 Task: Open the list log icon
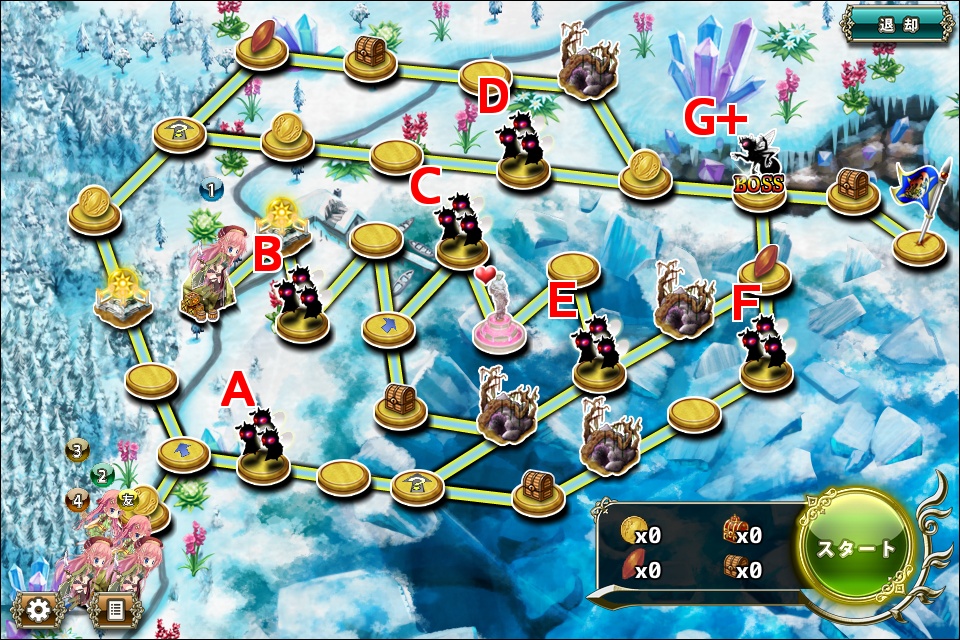115,608
